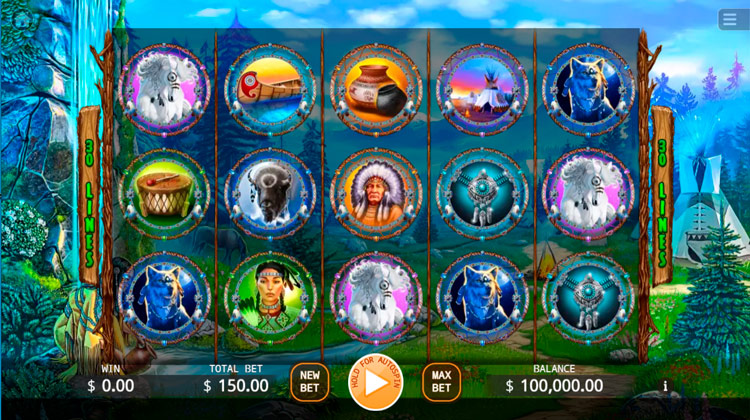
Task: Open the hamburger menu
Action: [732, 19]
